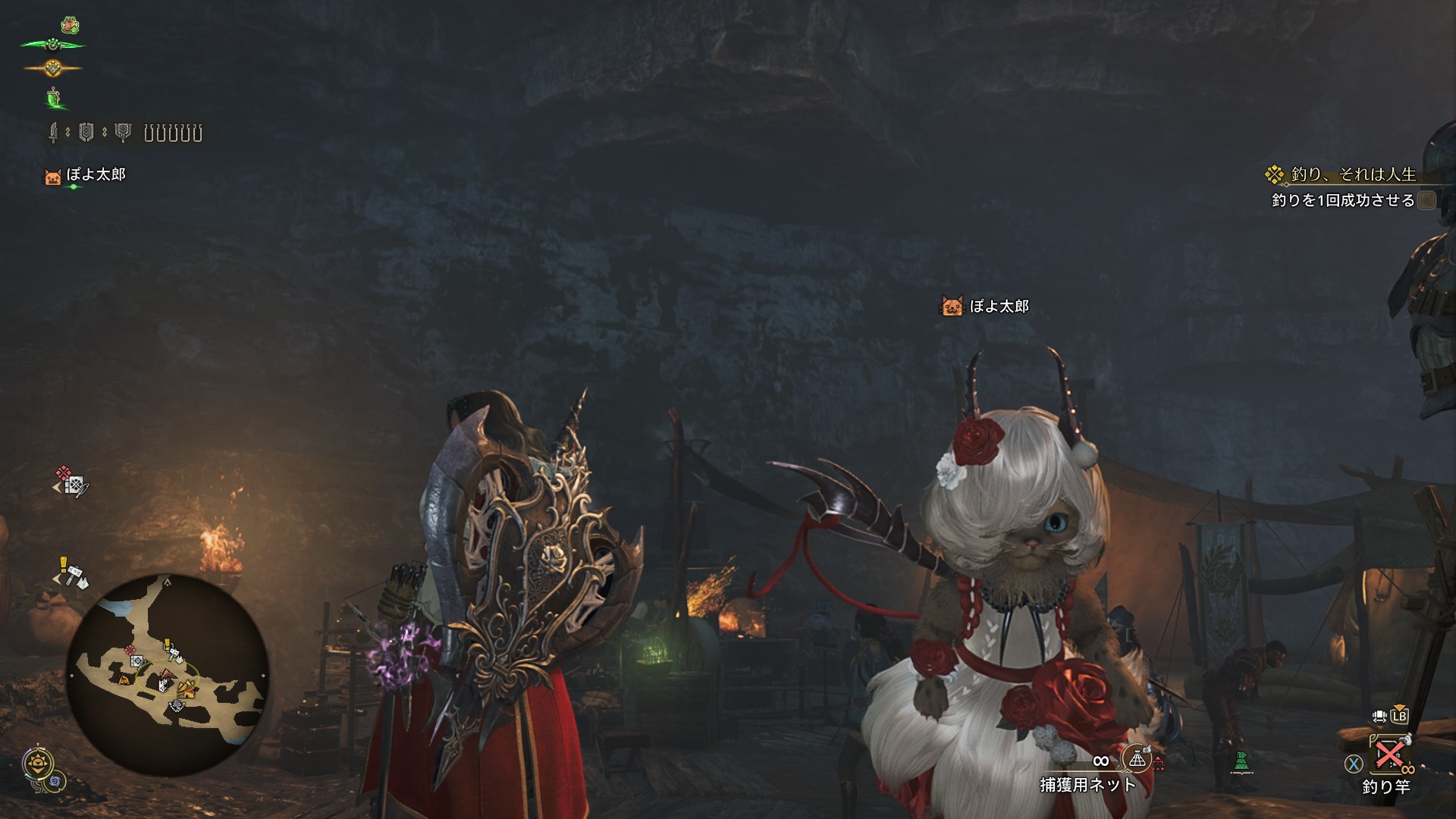Click the sun time-of-day emblem
1456x819 pixels.
click(36, 764)
